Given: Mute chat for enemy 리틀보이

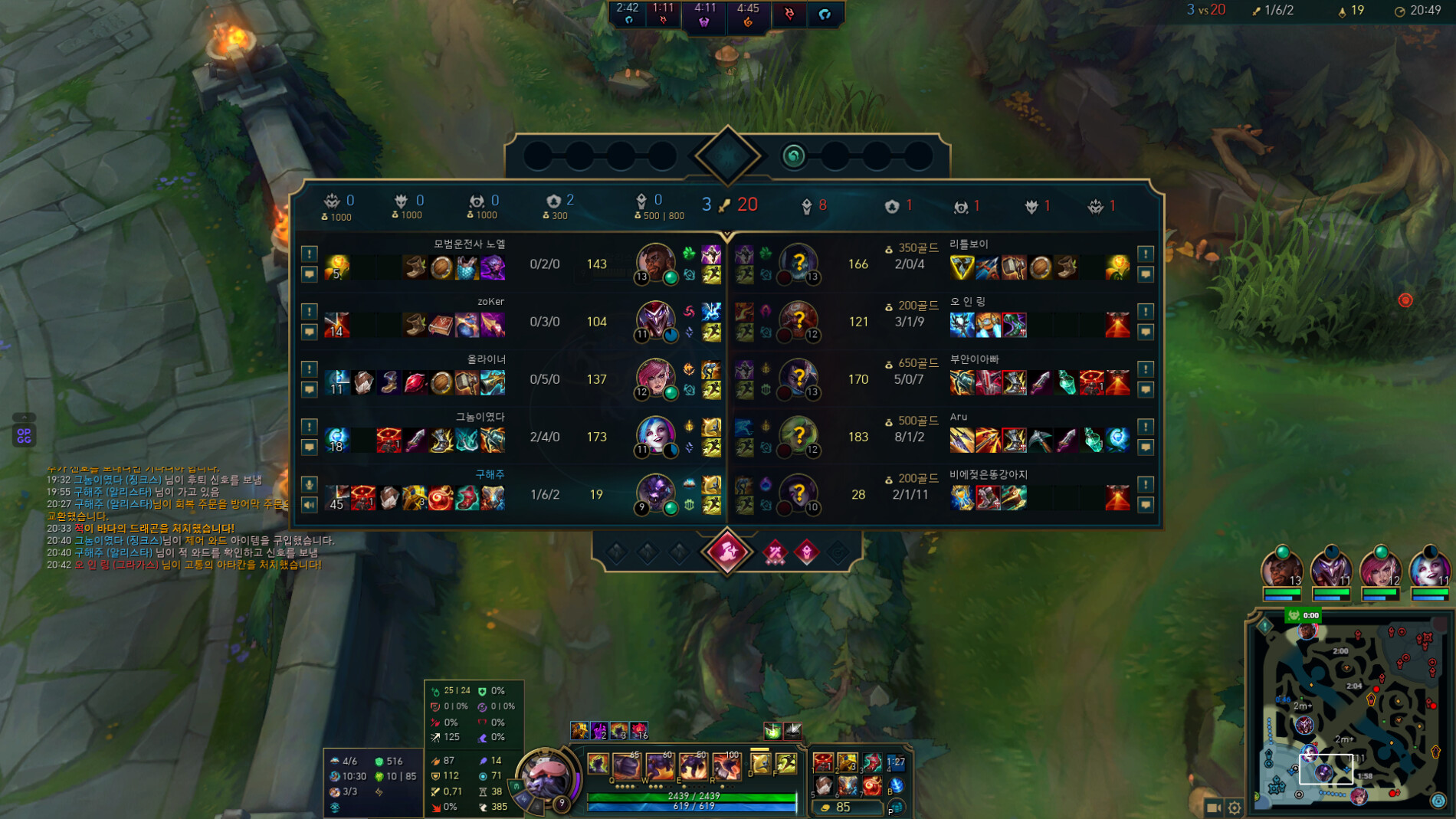Looking at the screenshot, I should (x=1146, y=274).
